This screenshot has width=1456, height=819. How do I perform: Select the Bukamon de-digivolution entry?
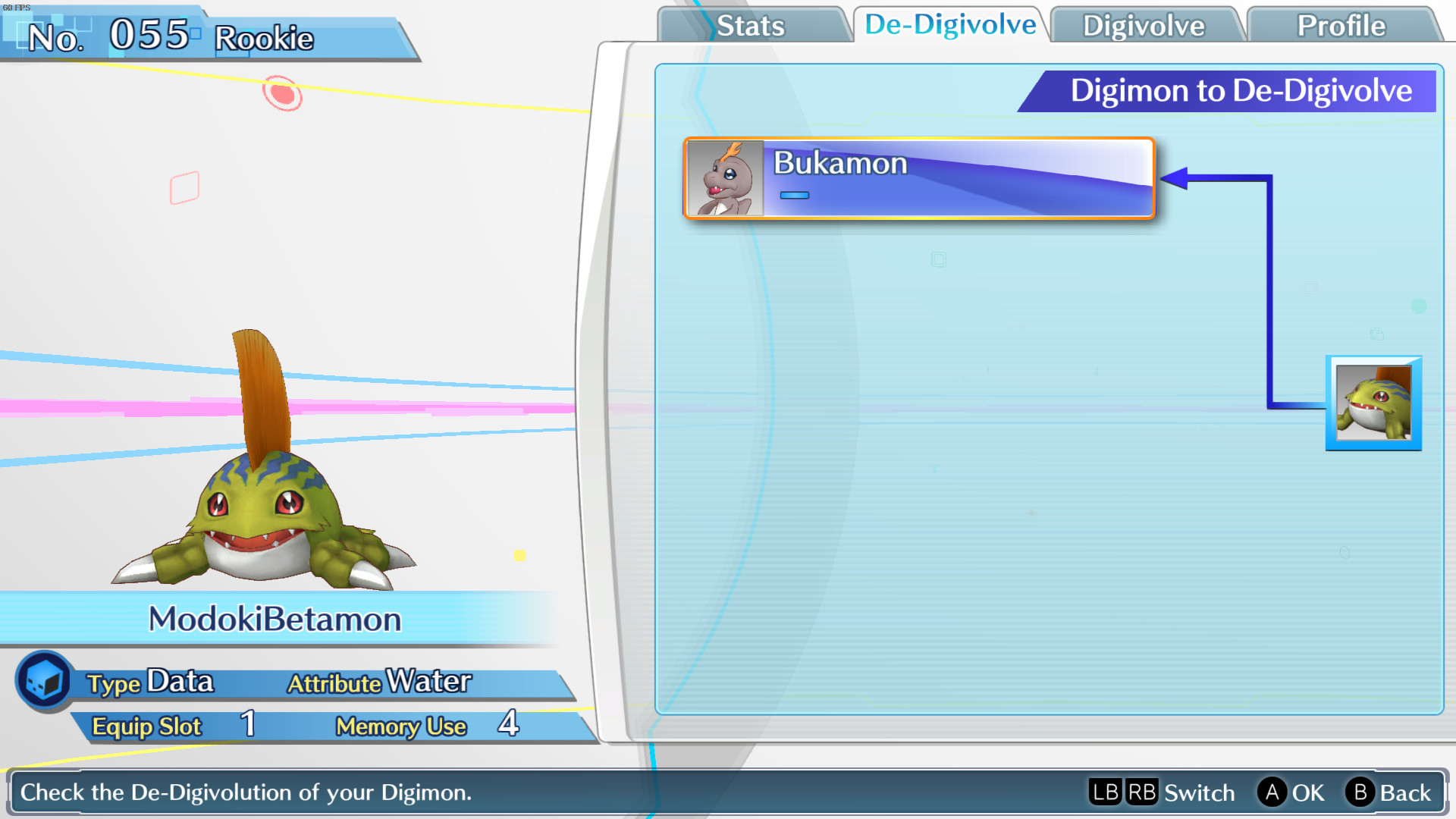(x=918, y=179)
